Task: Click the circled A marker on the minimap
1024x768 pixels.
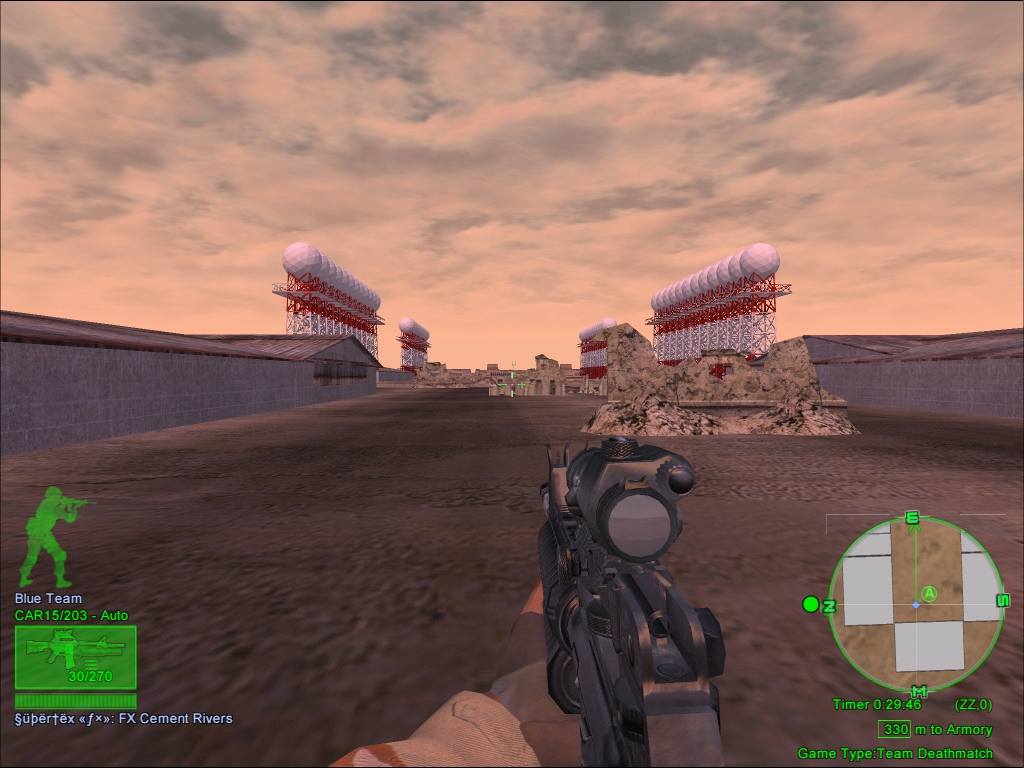Action: coord(929,594)
